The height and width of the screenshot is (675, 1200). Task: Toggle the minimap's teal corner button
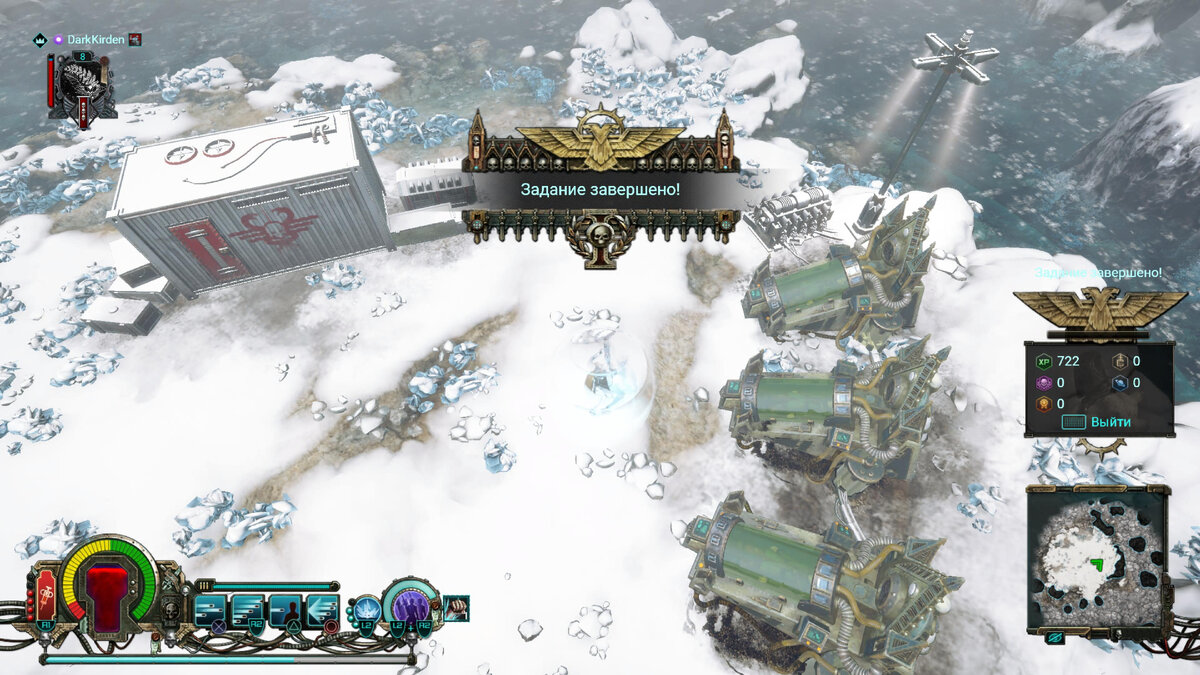[1054, 637]
